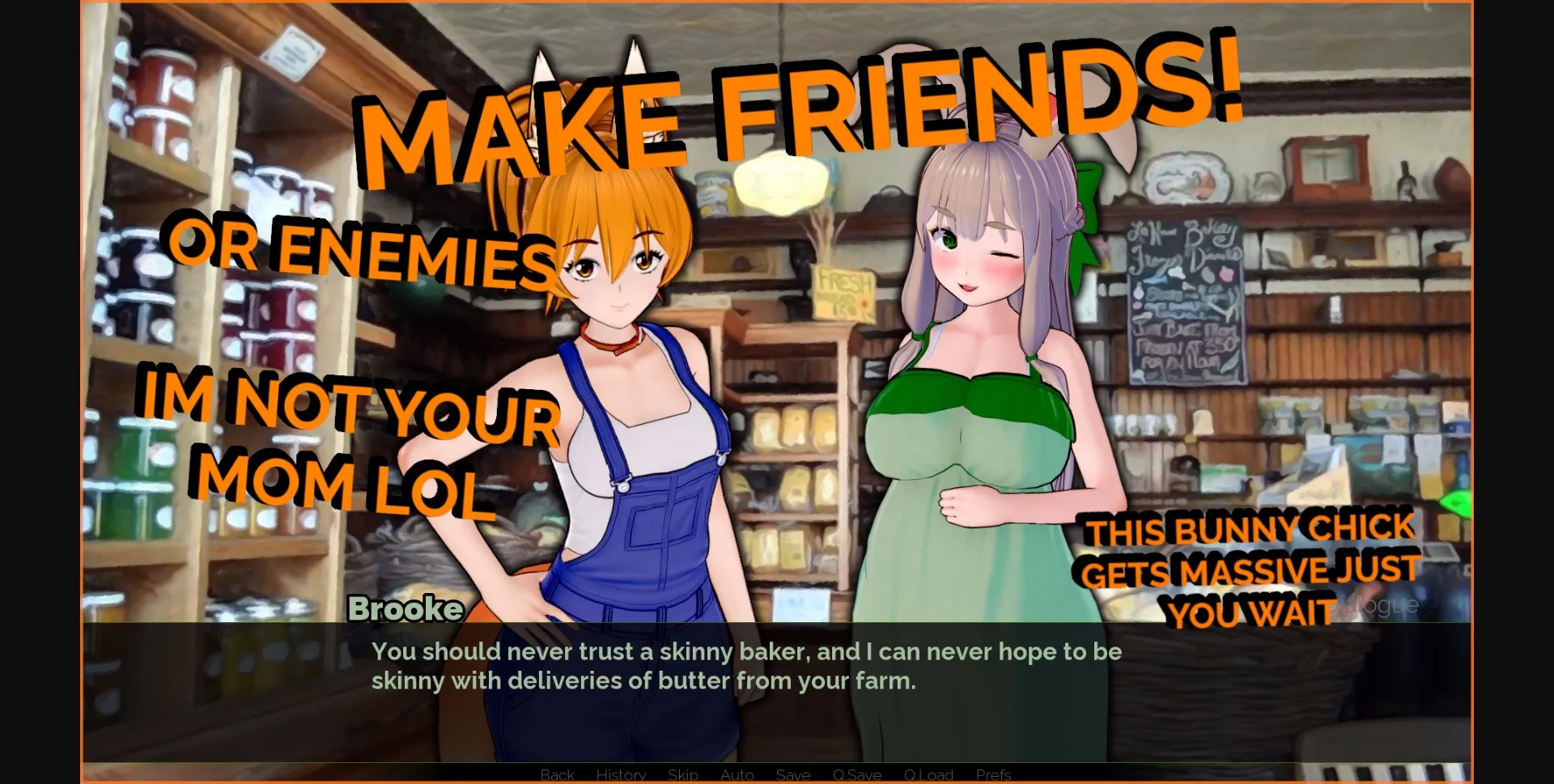The width and height of the screenshot is (1554, 784).
Task: Perform a Q.Save quick save
Action: click(x=859, y=774)
